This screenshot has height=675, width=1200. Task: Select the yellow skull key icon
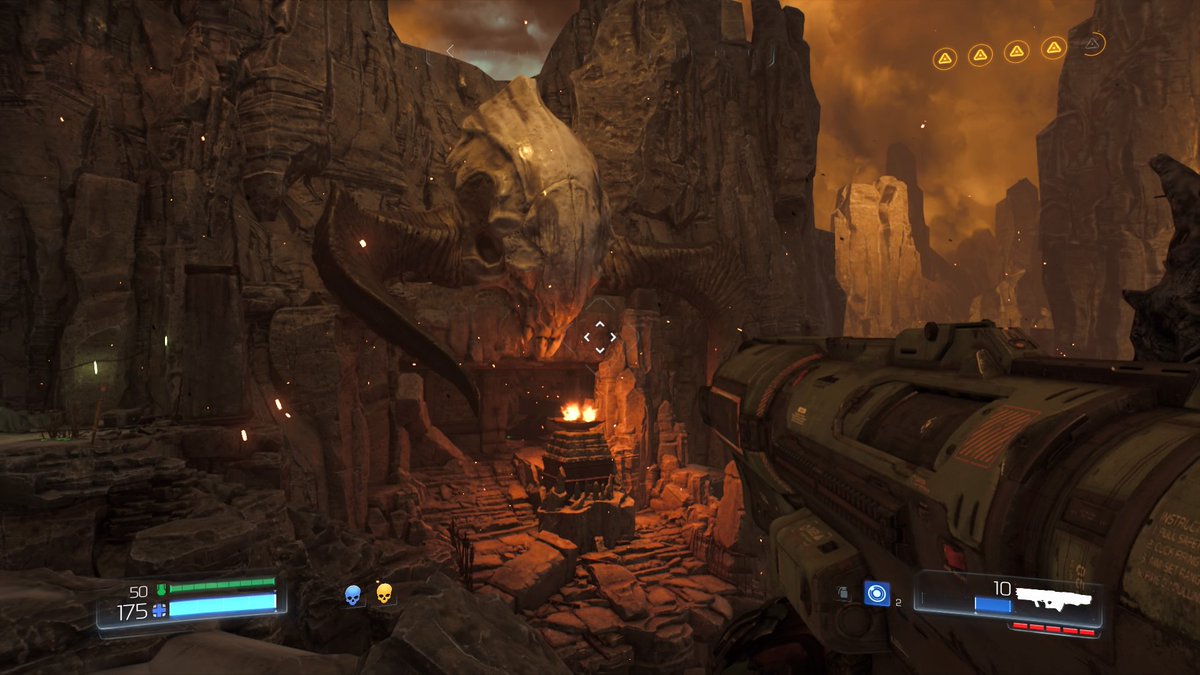383,594
